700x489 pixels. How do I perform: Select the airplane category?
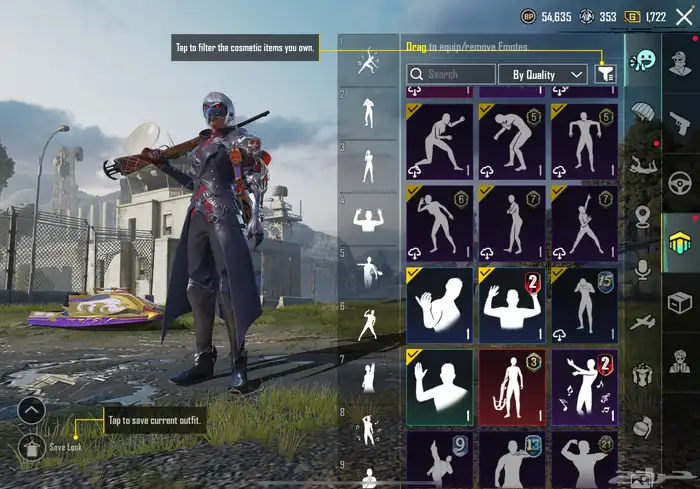tap(643, 321)
